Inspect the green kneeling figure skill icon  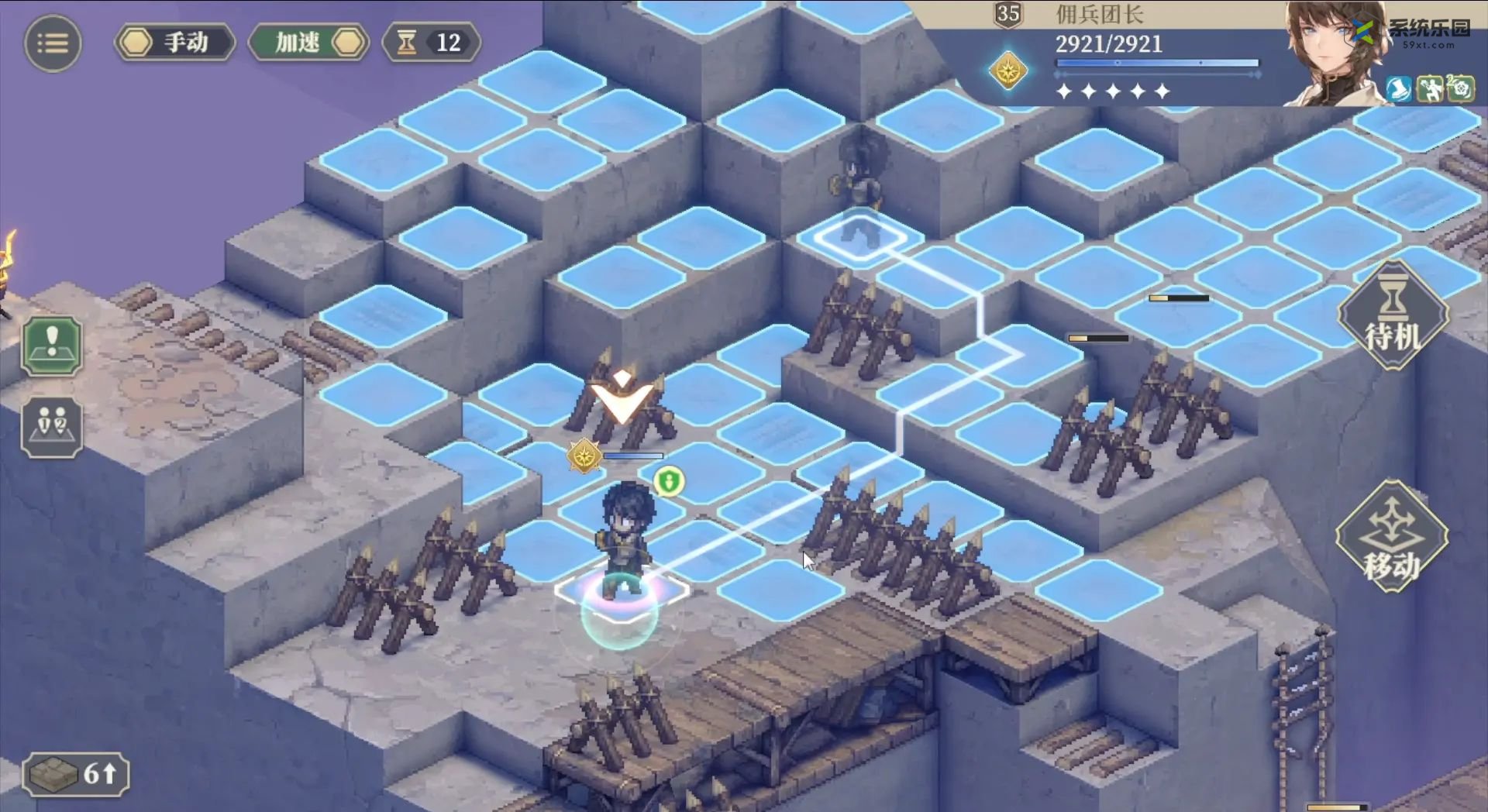pos(1430,89)
